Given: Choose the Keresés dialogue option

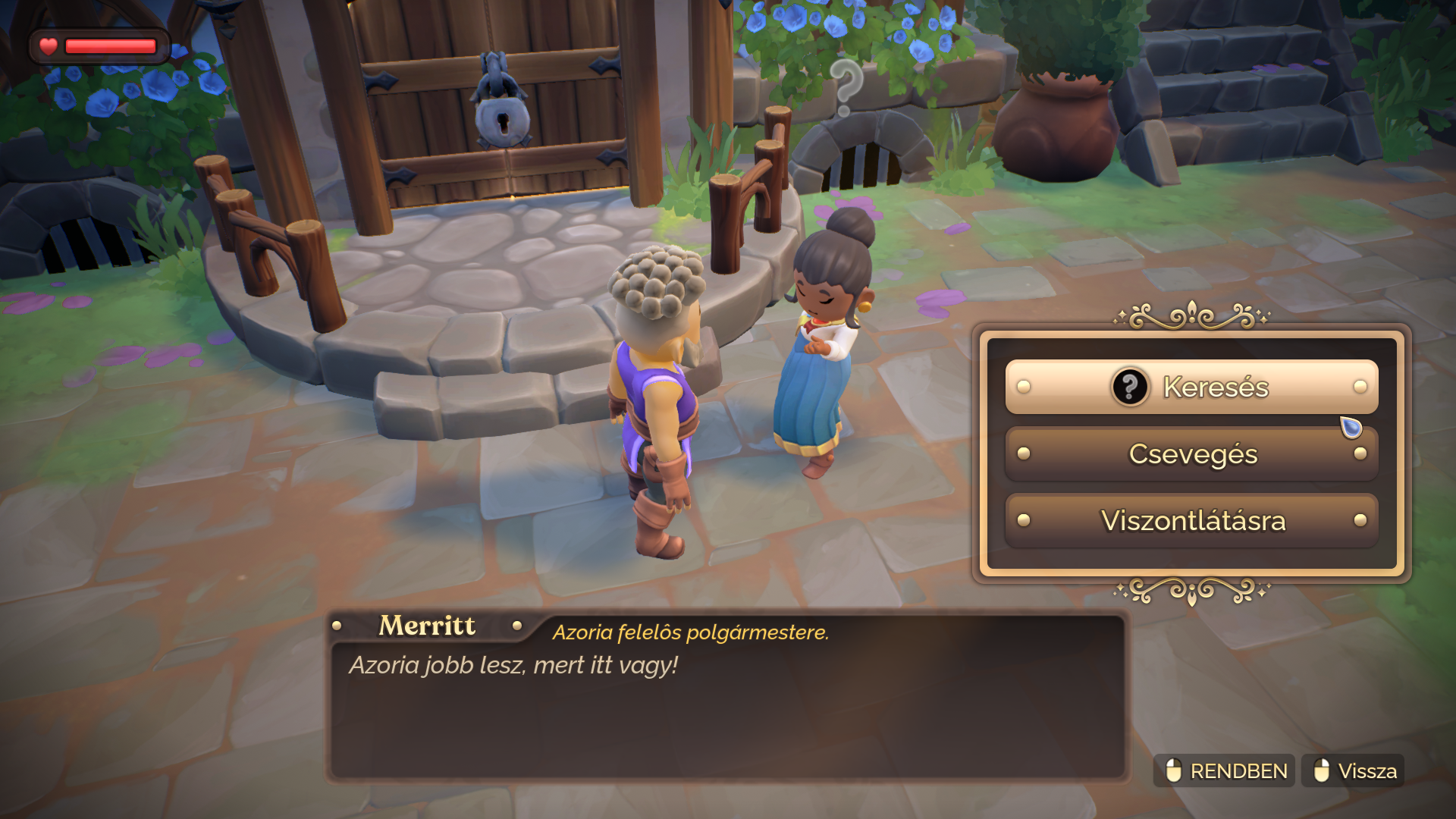Looking at the screenshot, I should [x=1191, y=387].
